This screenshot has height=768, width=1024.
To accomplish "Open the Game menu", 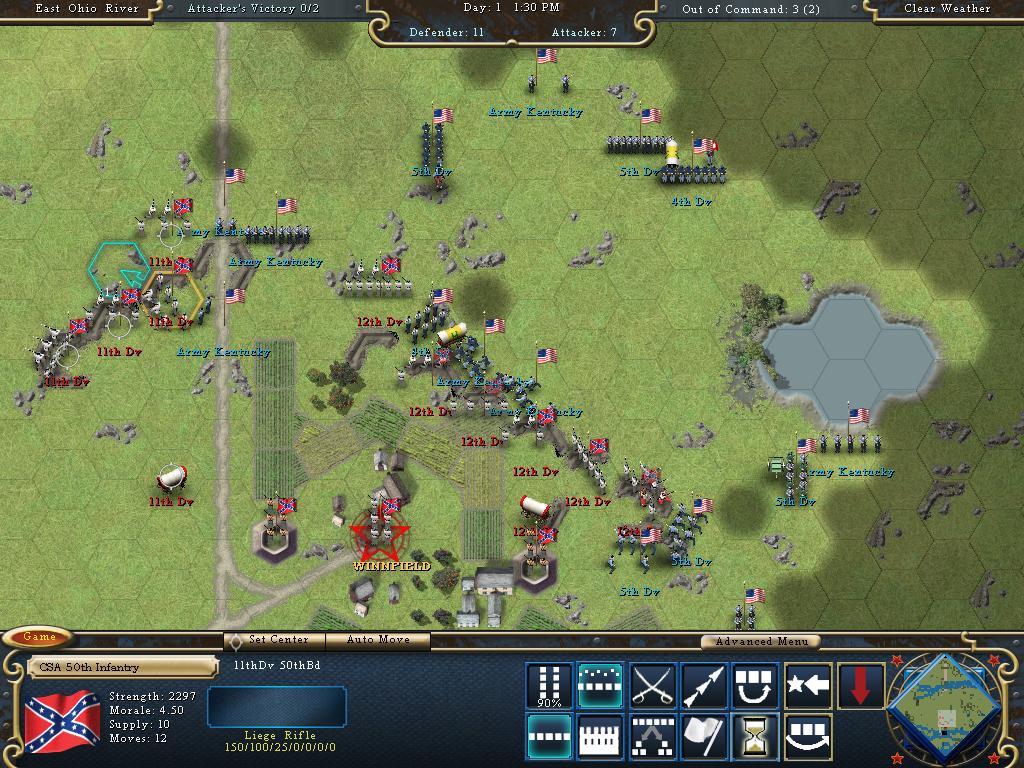I will (39, 637).
